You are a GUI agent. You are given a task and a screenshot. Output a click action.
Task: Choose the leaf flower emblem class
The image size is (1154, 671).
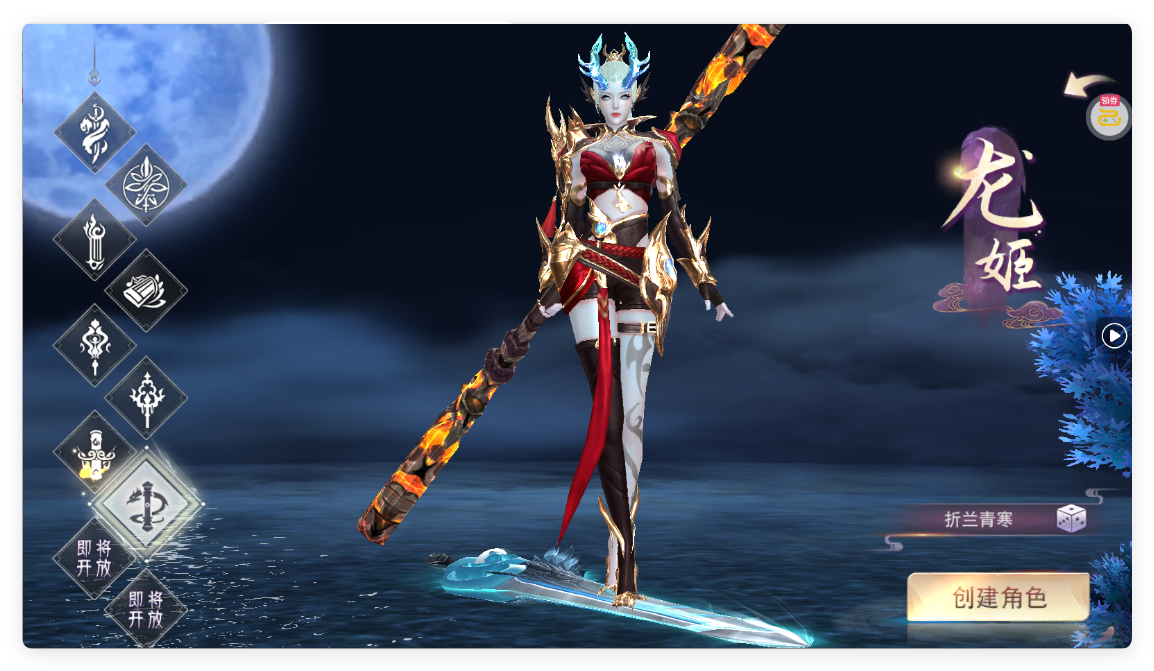[x=146, y=185]
